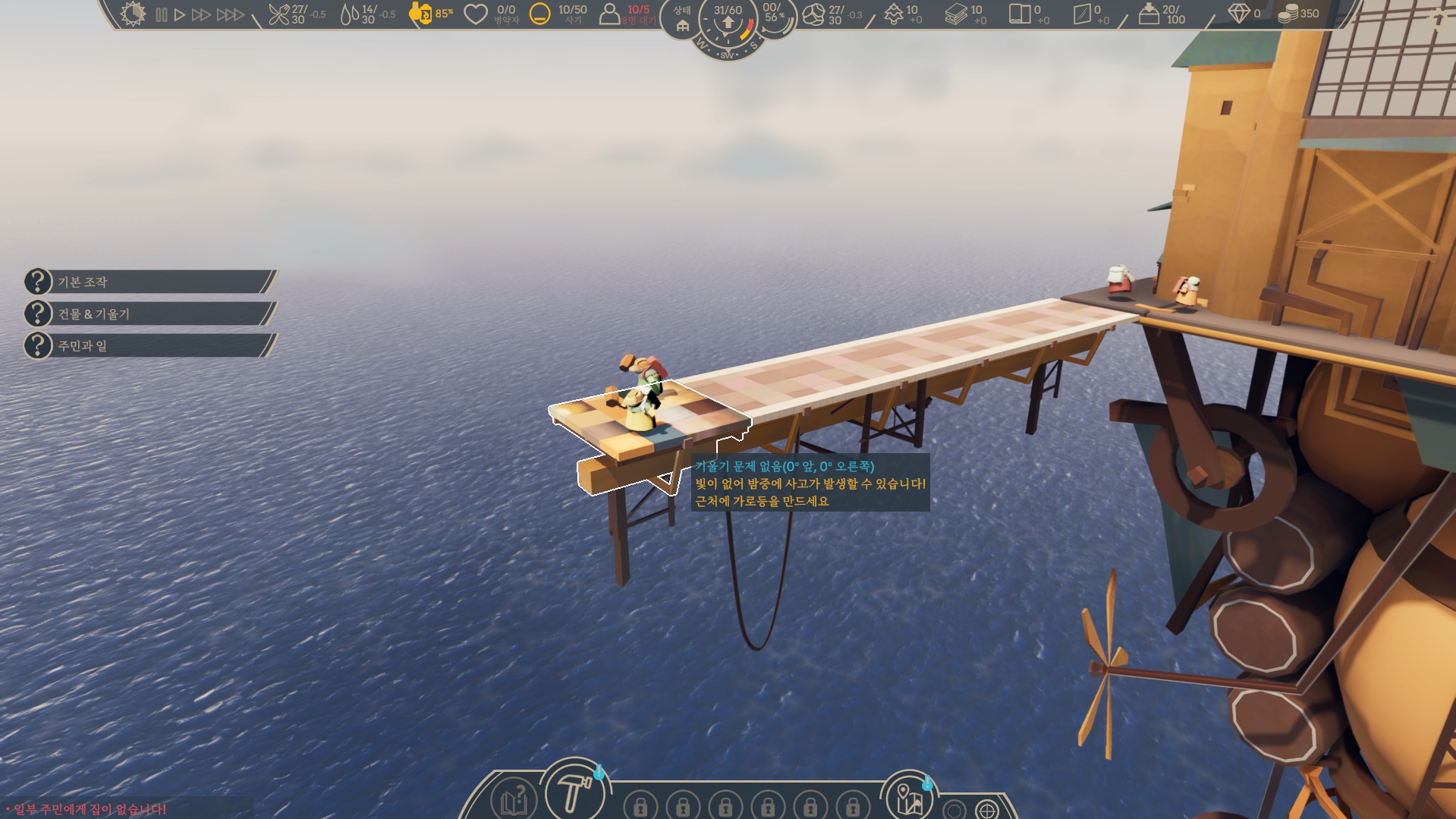Open the 주민과 일 help topic
1456x819 pixels.
click(x=148, y=346)
